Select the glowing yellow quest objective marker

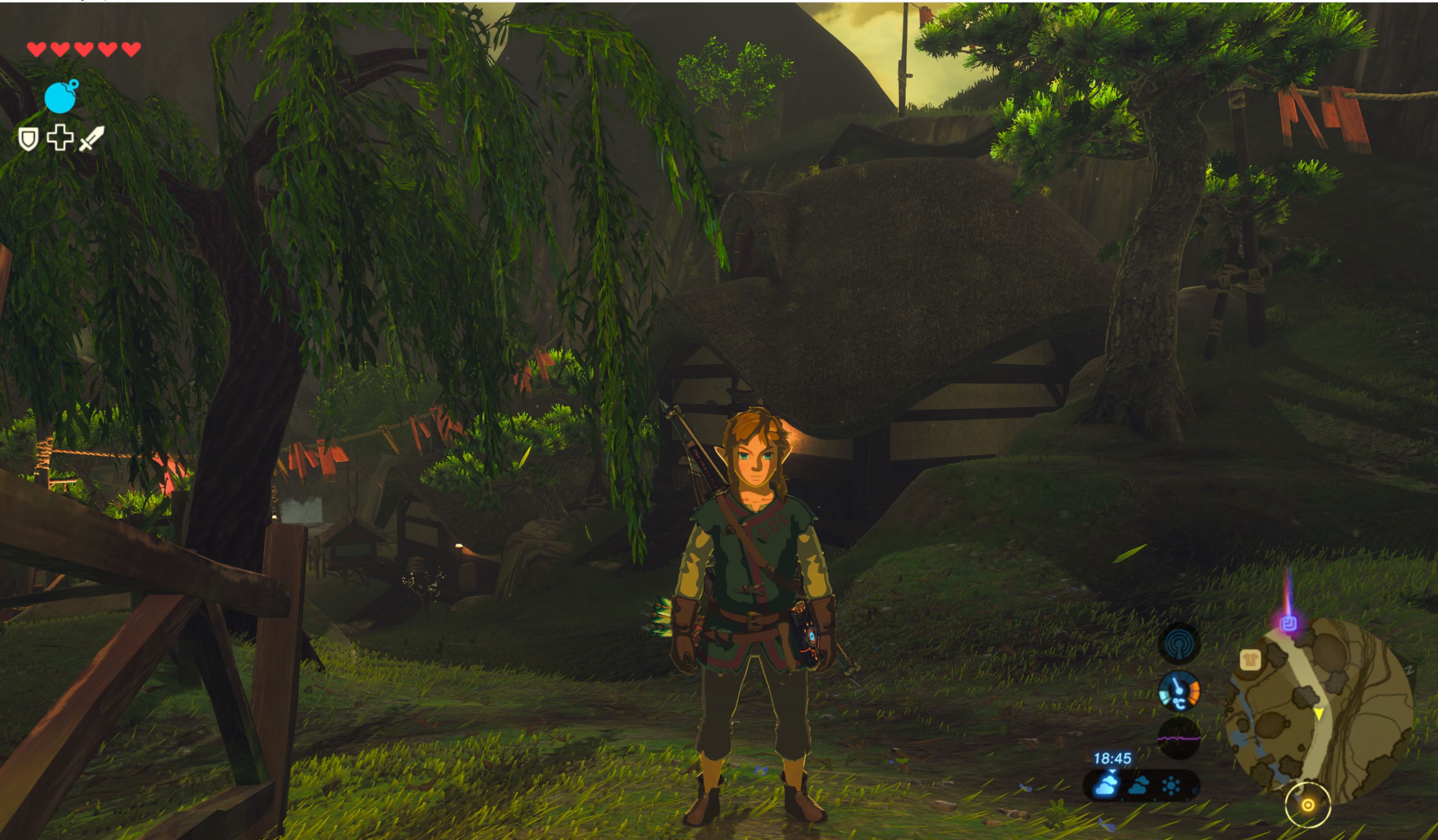[1308, 805]
